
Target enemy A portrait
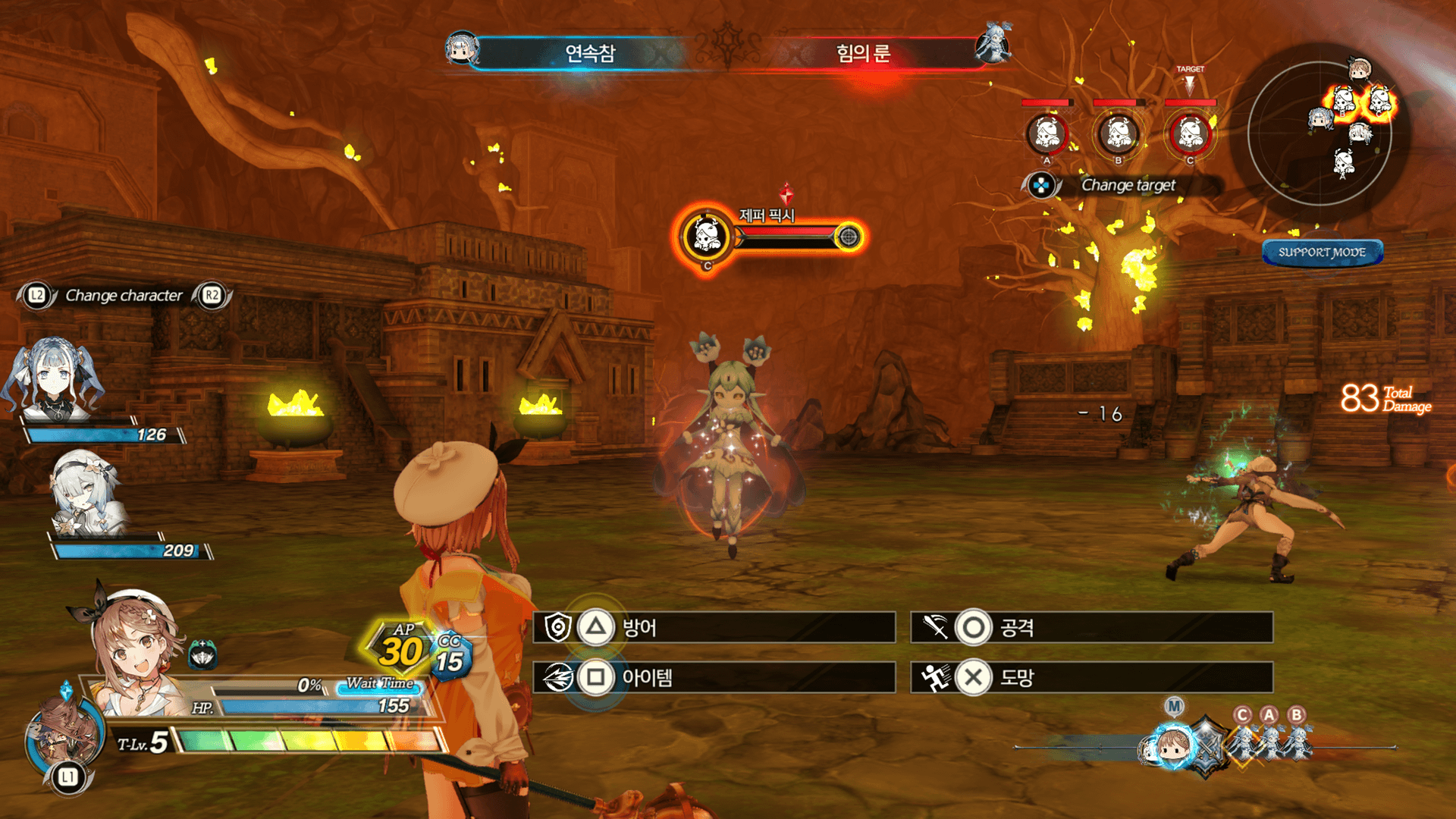[1046, 134]
